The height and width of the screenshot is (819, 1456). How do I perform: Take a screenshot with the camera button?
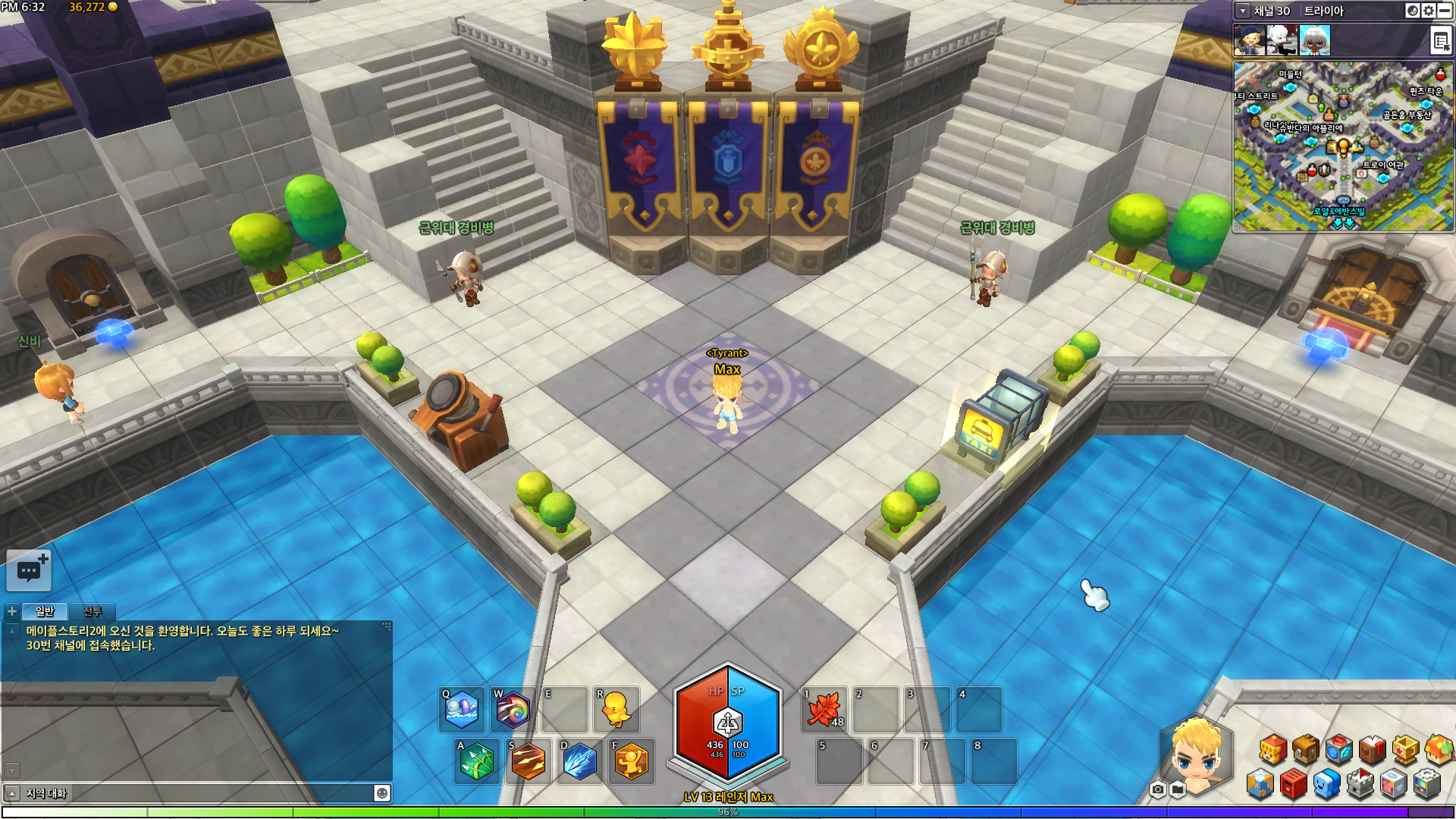(1157, 790)
